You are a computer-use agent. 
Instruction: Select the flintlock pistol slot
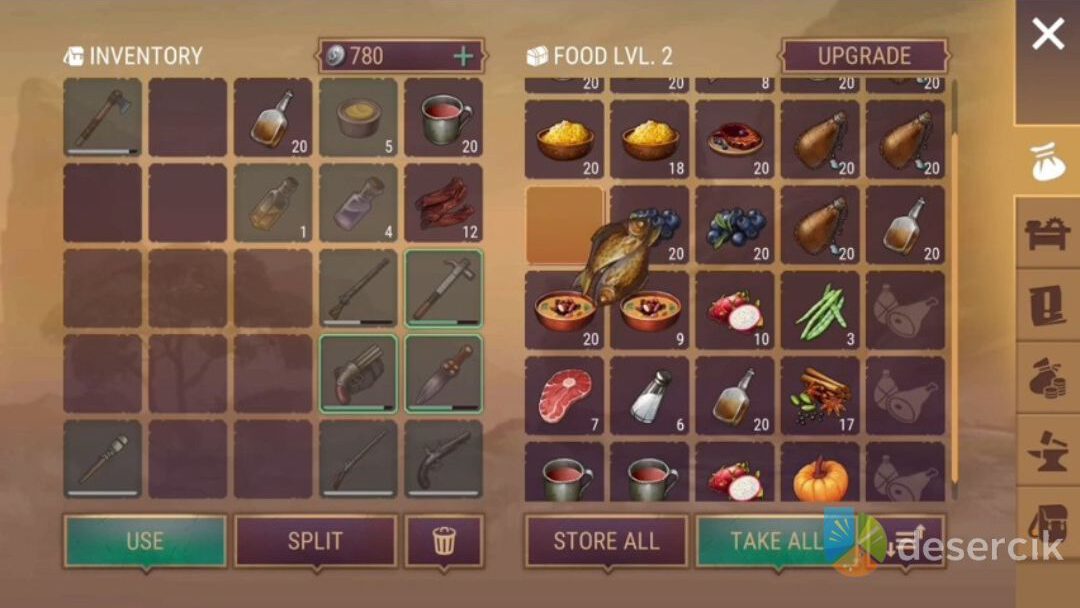[443, 458]
